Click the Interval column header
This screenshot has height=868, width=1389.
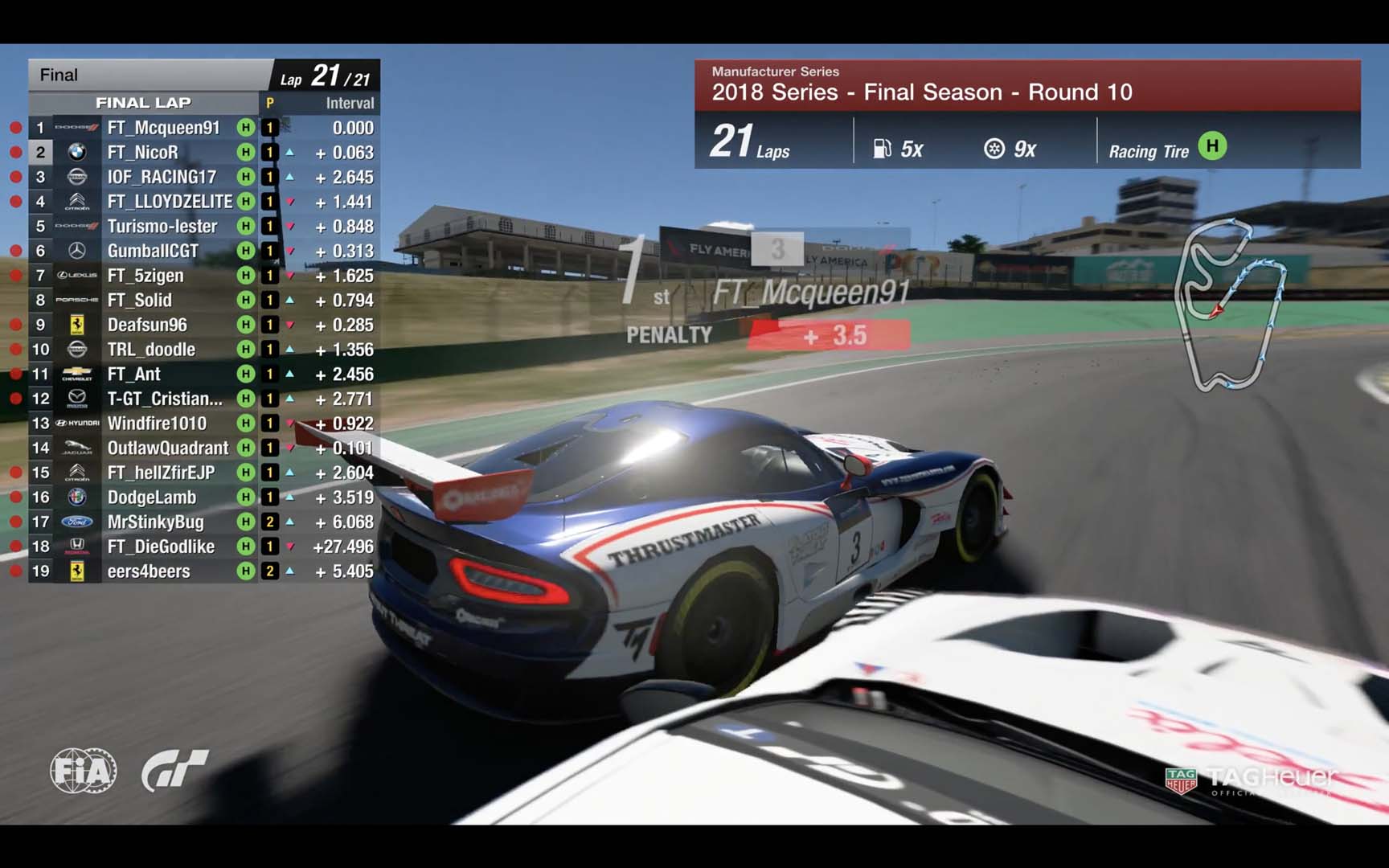coord(350,103)
